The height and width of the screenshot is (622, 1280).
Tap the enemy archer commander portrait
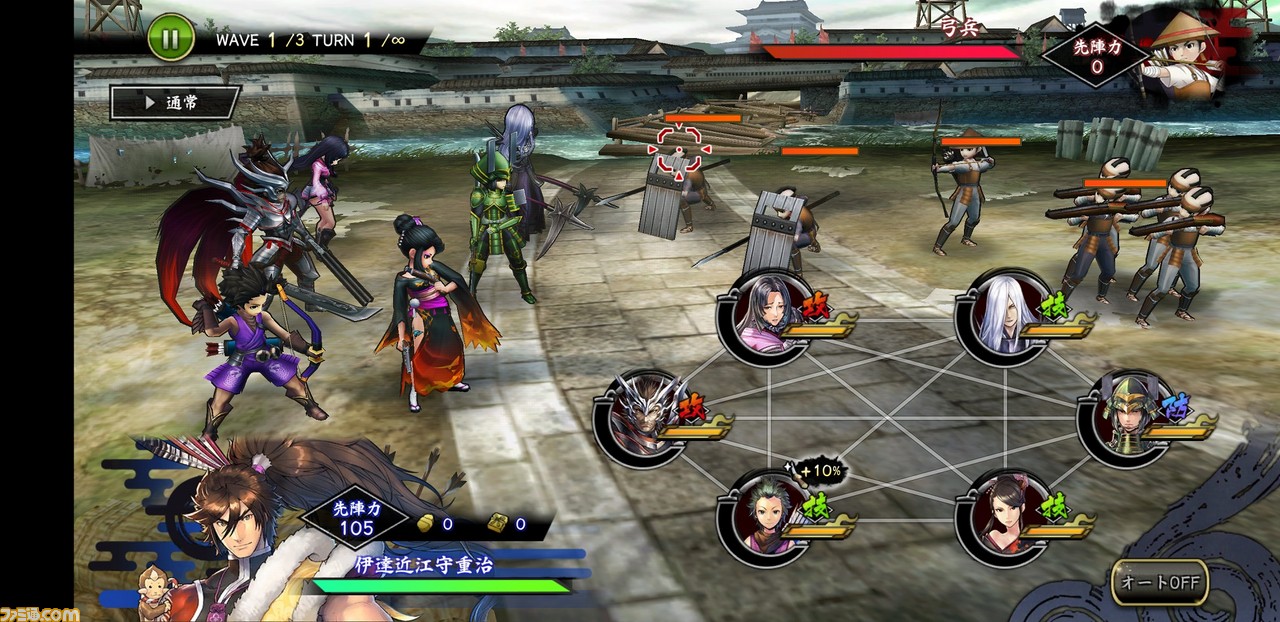pos(1183,52)
